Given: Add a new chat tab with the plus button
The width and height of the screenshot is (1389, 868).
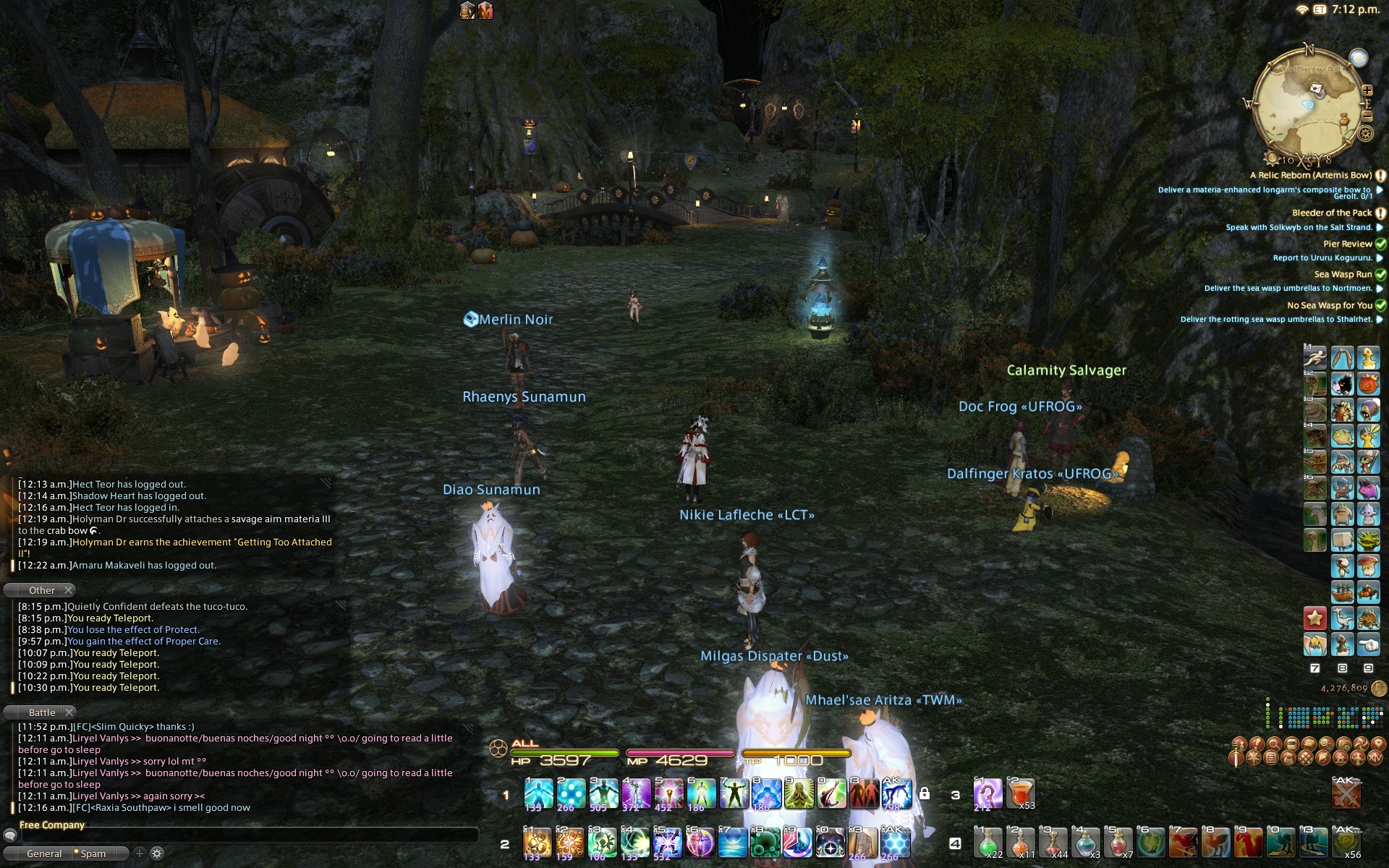Looking at the screenshot, I should click(x=140, y=854).
